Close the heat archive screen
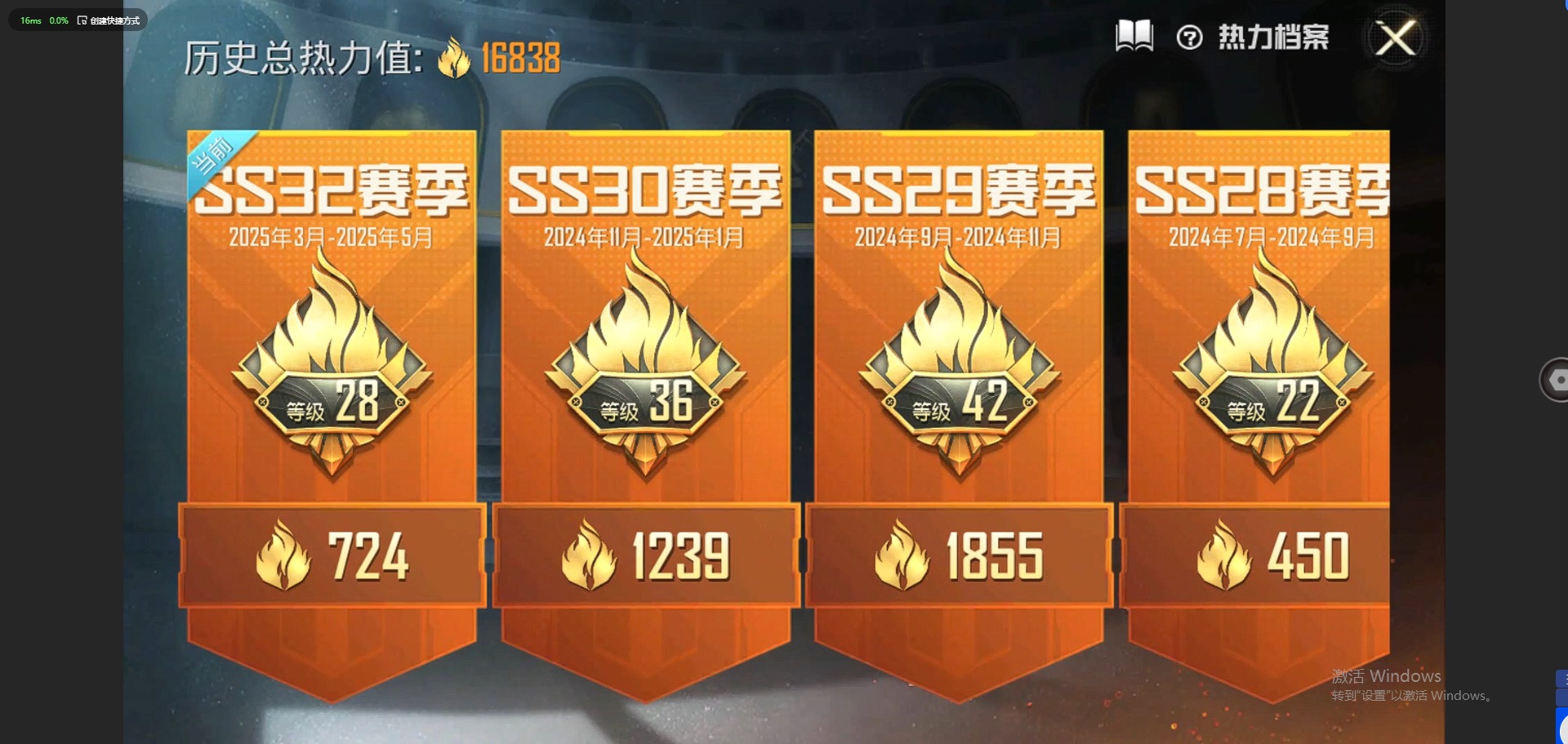The height and width of the screenshot is (744, 1568). click(1396, 38)
